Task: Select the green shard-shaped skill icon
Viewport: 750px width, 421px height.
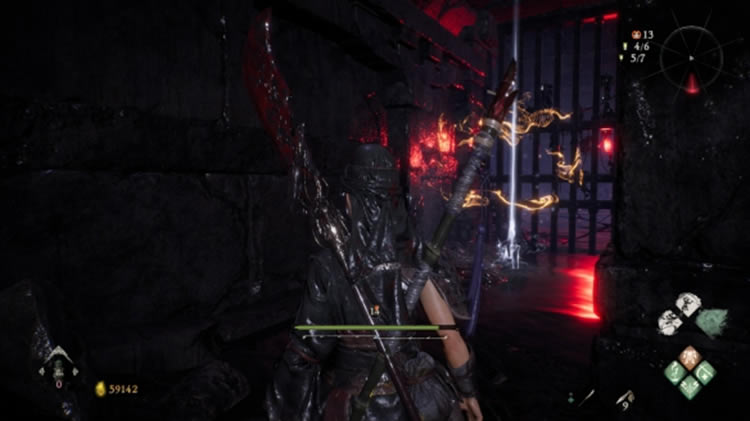Action: click(713, 321)
